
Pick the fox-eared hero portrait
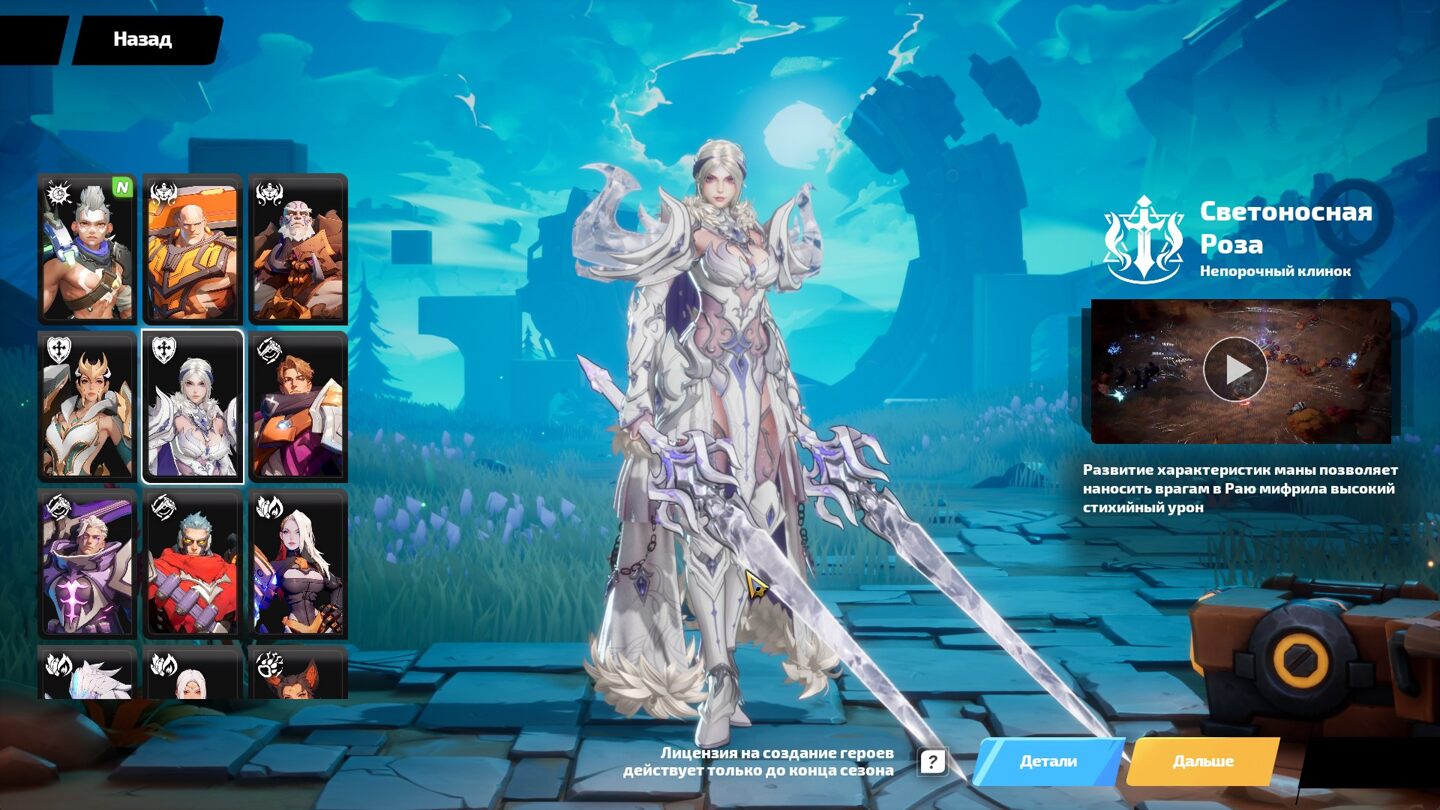(298, 674)
